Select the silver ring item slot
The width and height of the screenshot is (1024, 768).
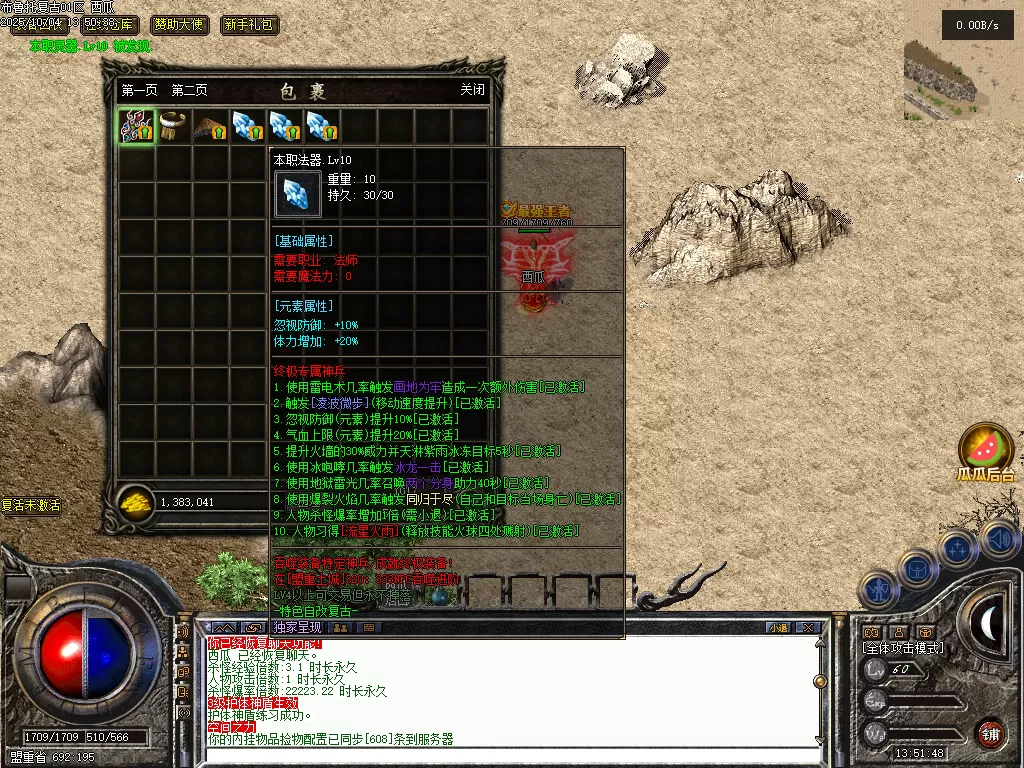point(173,127)
